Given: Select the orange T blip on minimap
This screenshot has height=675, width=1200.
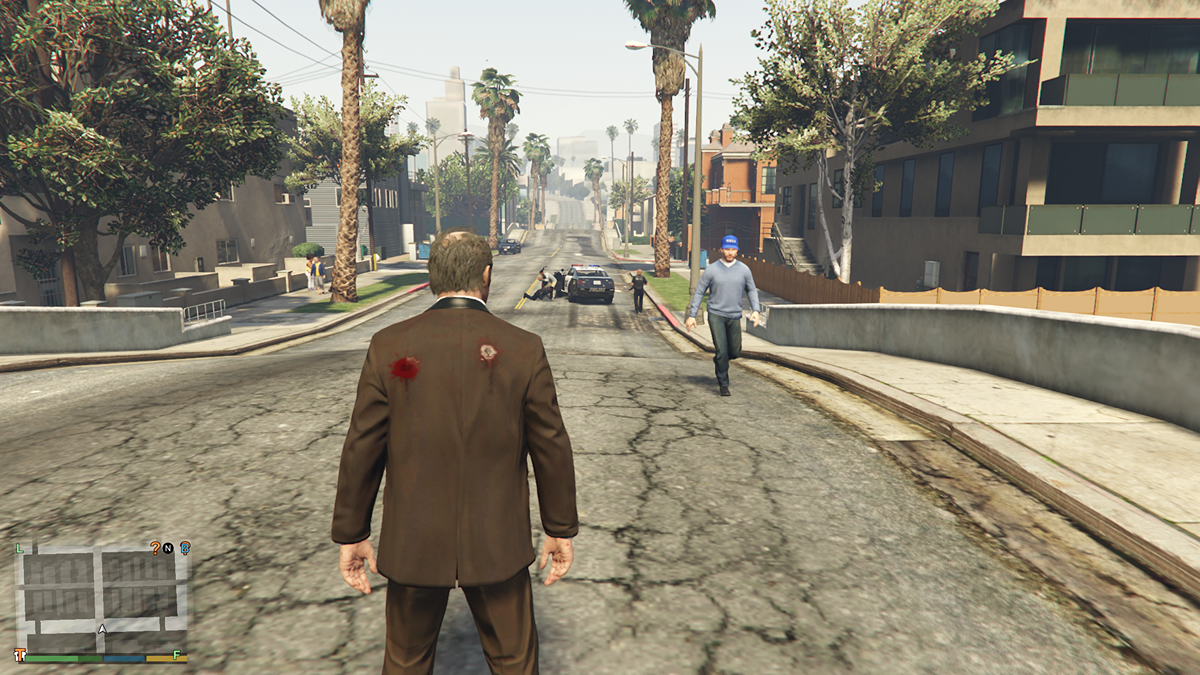Looking at the screenshot, I should (20, 655).
